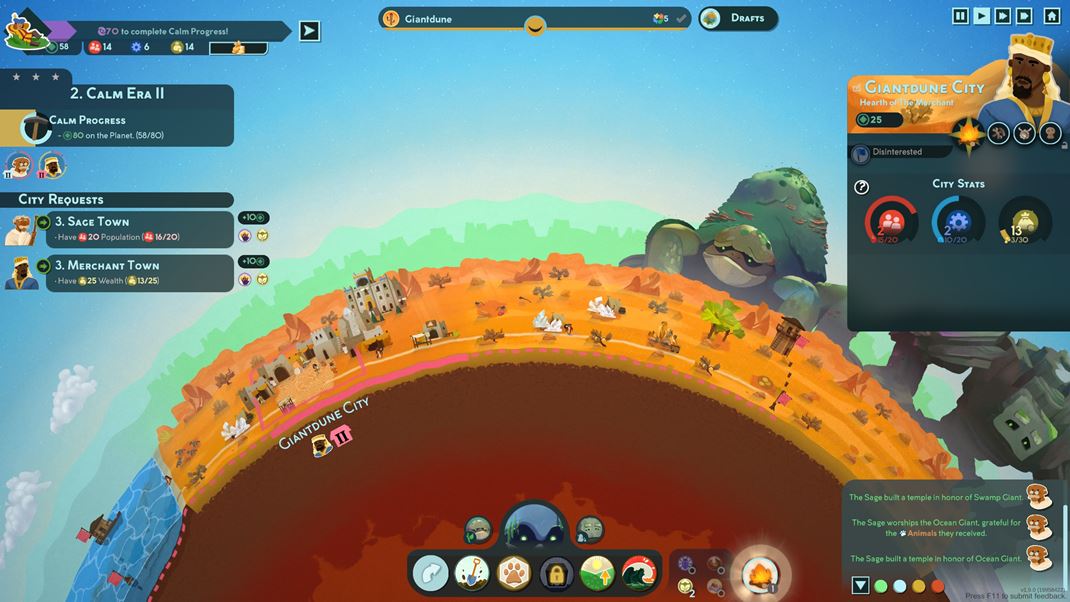Select the Sage Town city request

tap(120, 229)
